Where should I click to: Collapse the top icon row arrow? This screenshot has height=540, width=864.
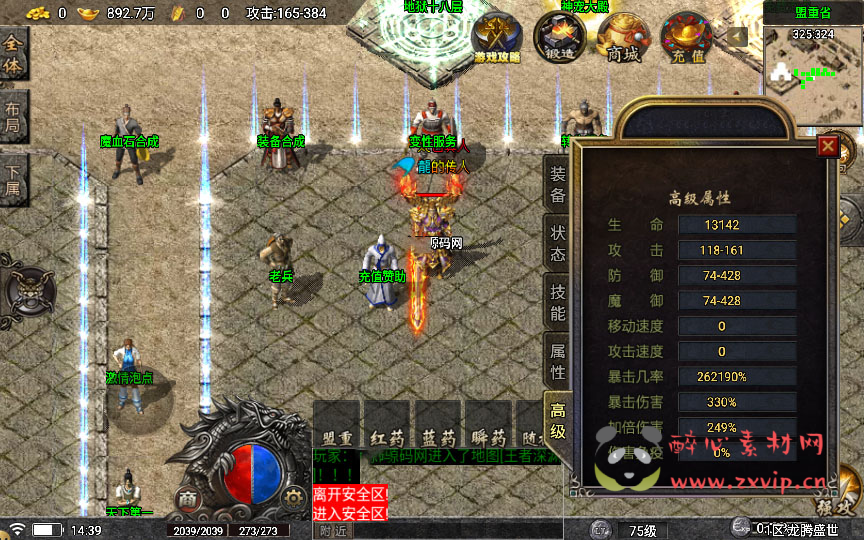click(738, 37)
